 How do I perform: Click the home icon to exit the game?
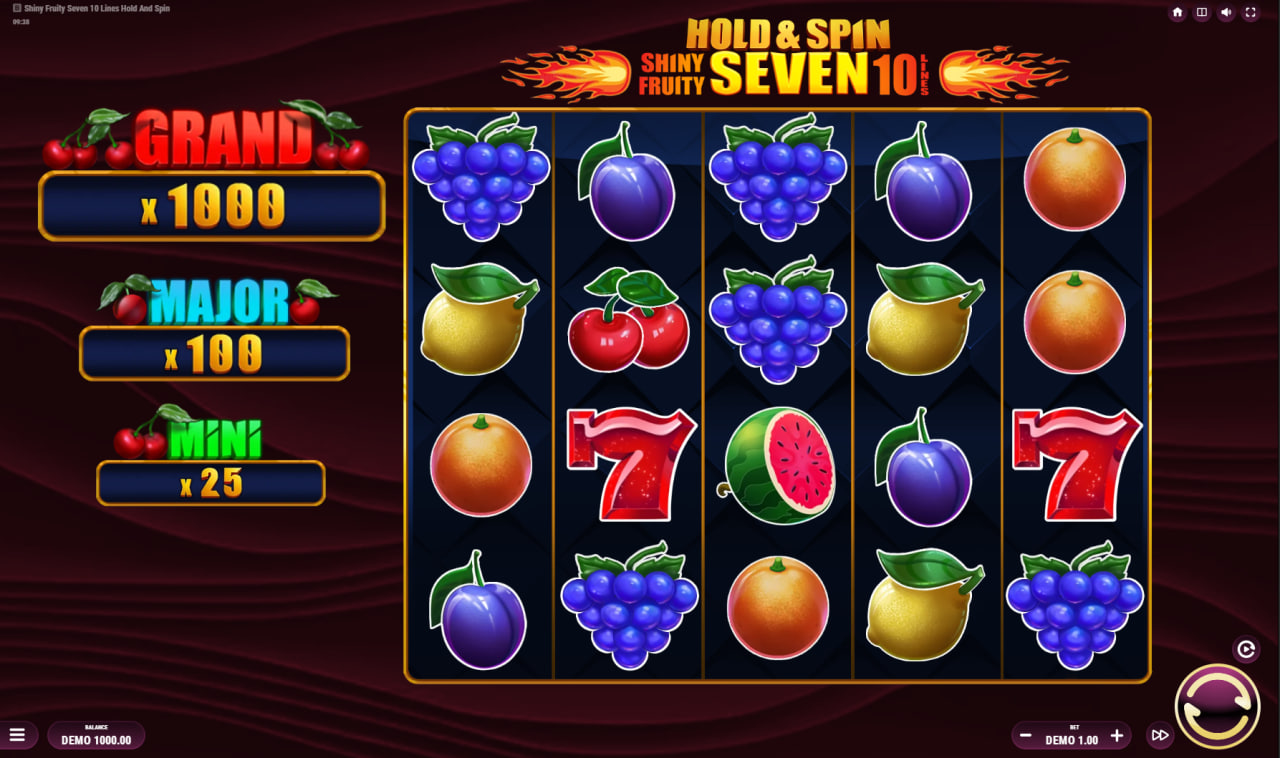click(1178, 12)
